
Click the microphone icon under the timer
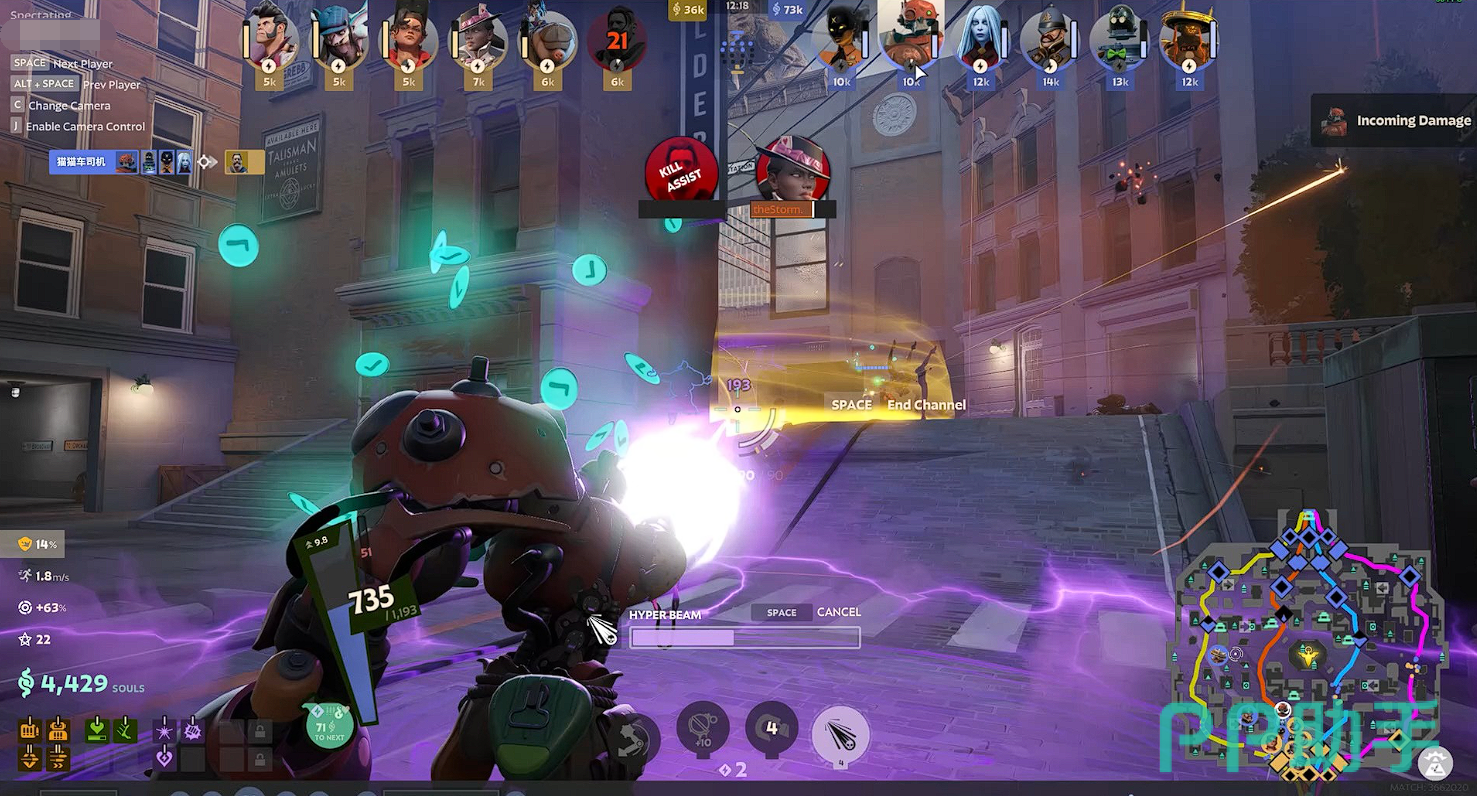point(738,50)
